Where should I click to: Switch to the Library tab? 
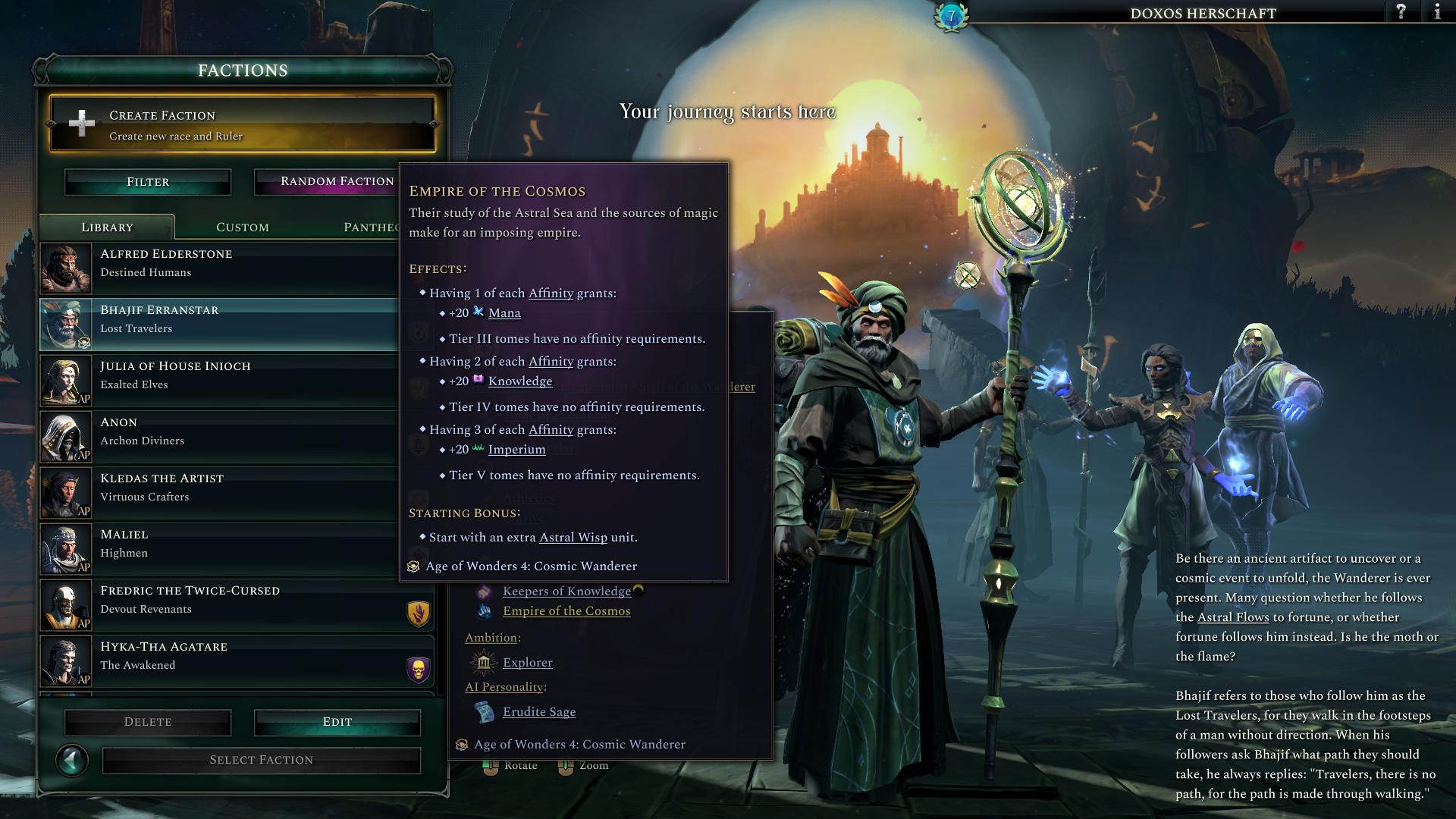point(108,227)
